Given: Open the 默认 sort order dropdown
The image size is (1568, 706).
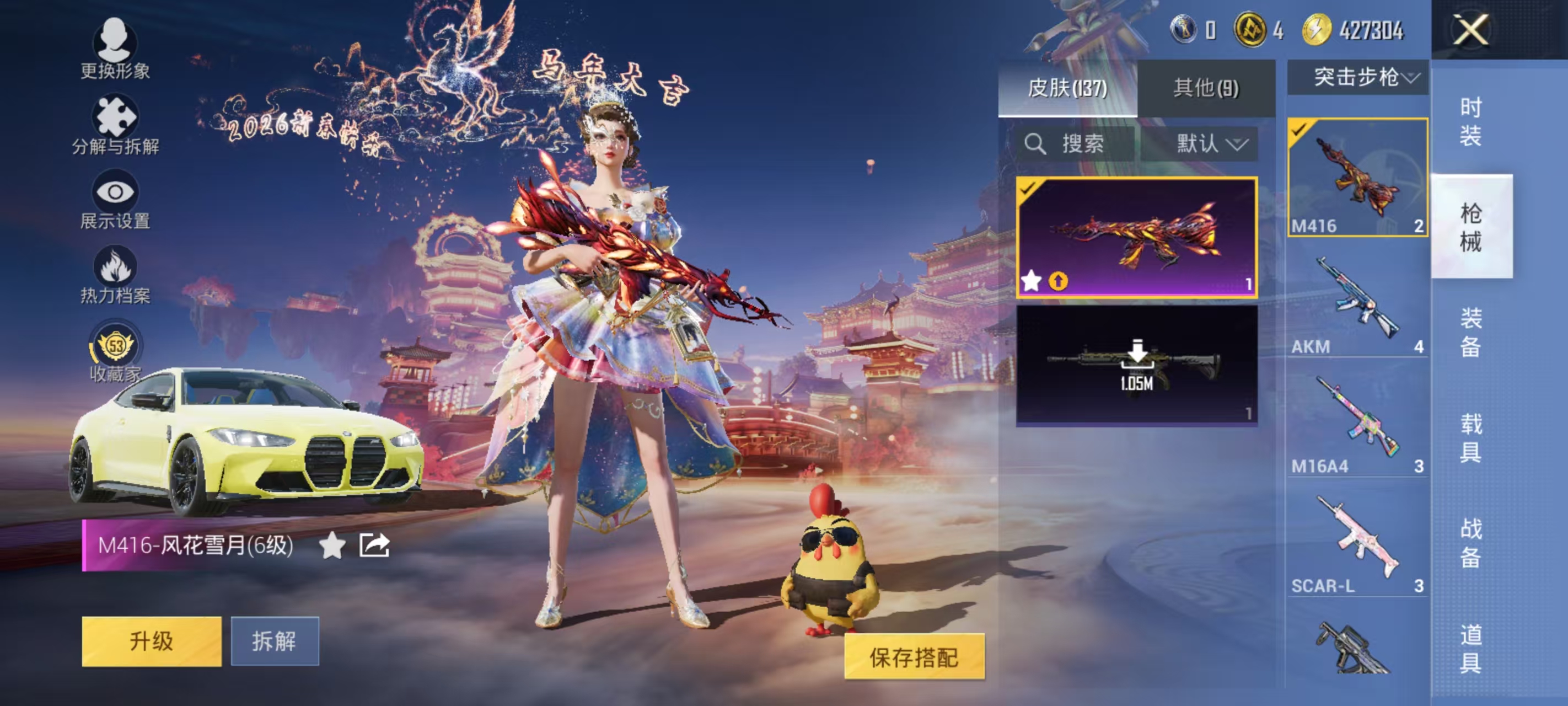Looking at the screenshot, I should click(x=1213, y=145).
